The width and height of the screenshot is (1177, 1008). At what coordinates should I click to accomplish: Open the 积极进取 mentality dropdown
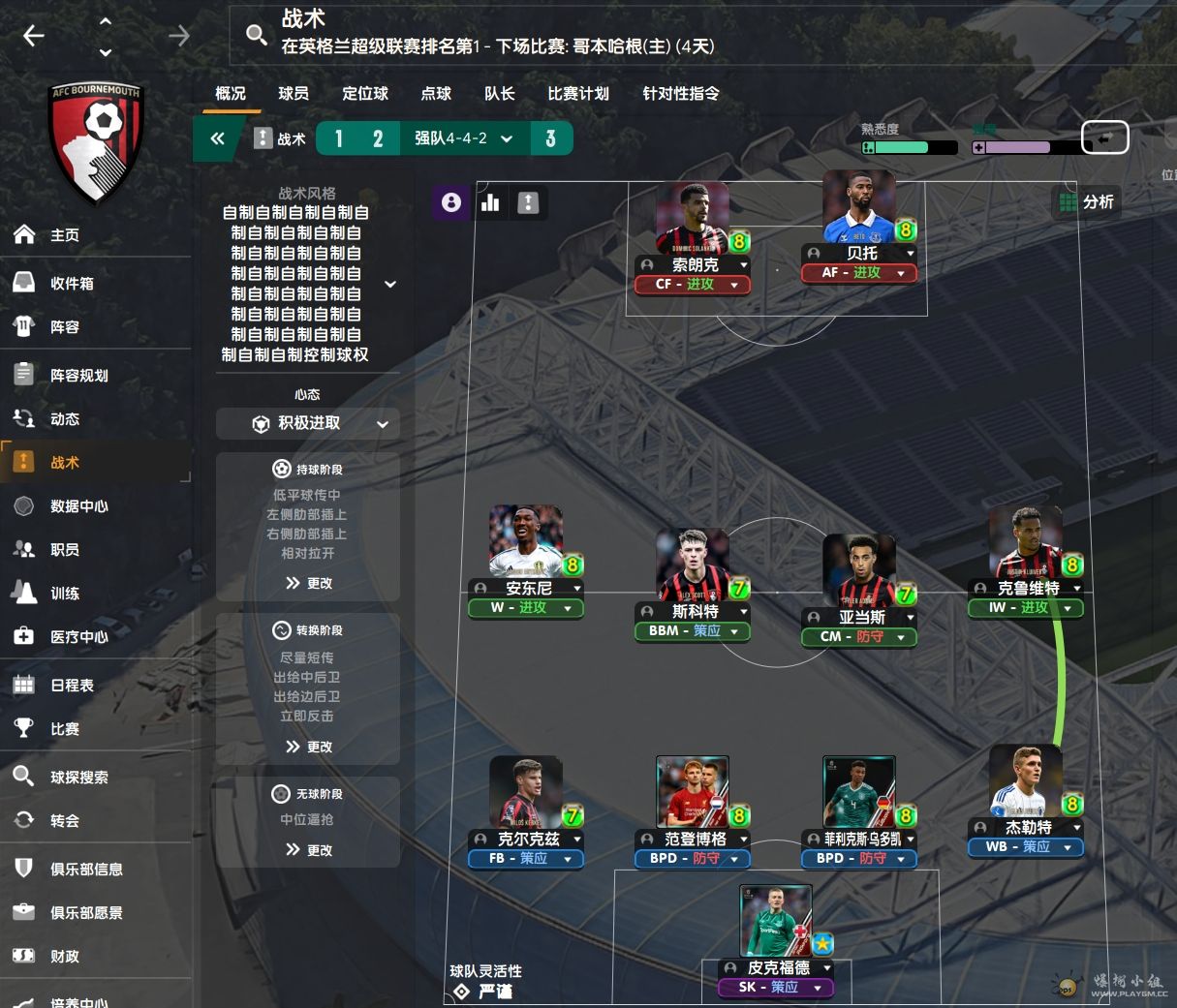tap(308, 423)
